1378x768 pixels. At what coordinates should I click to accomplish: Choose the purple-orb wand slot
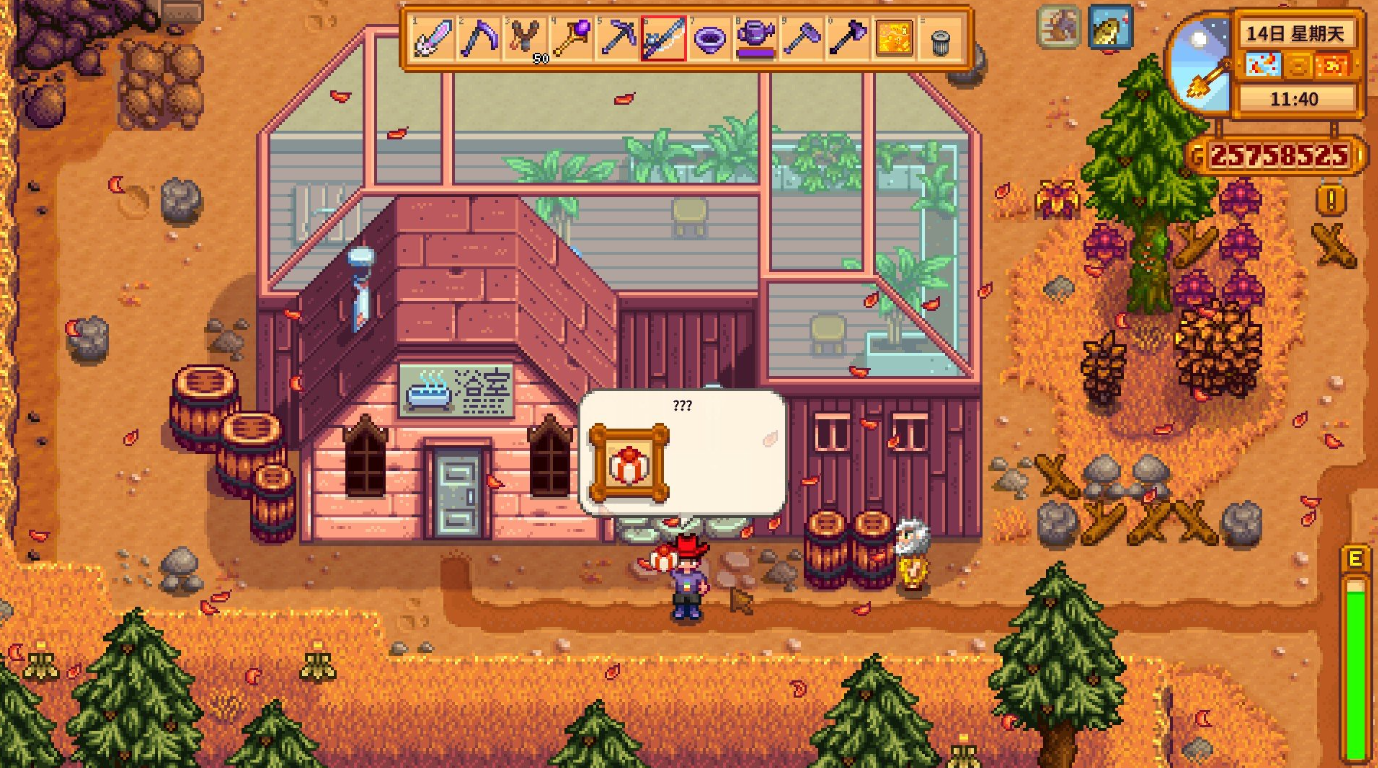[572, 40]
